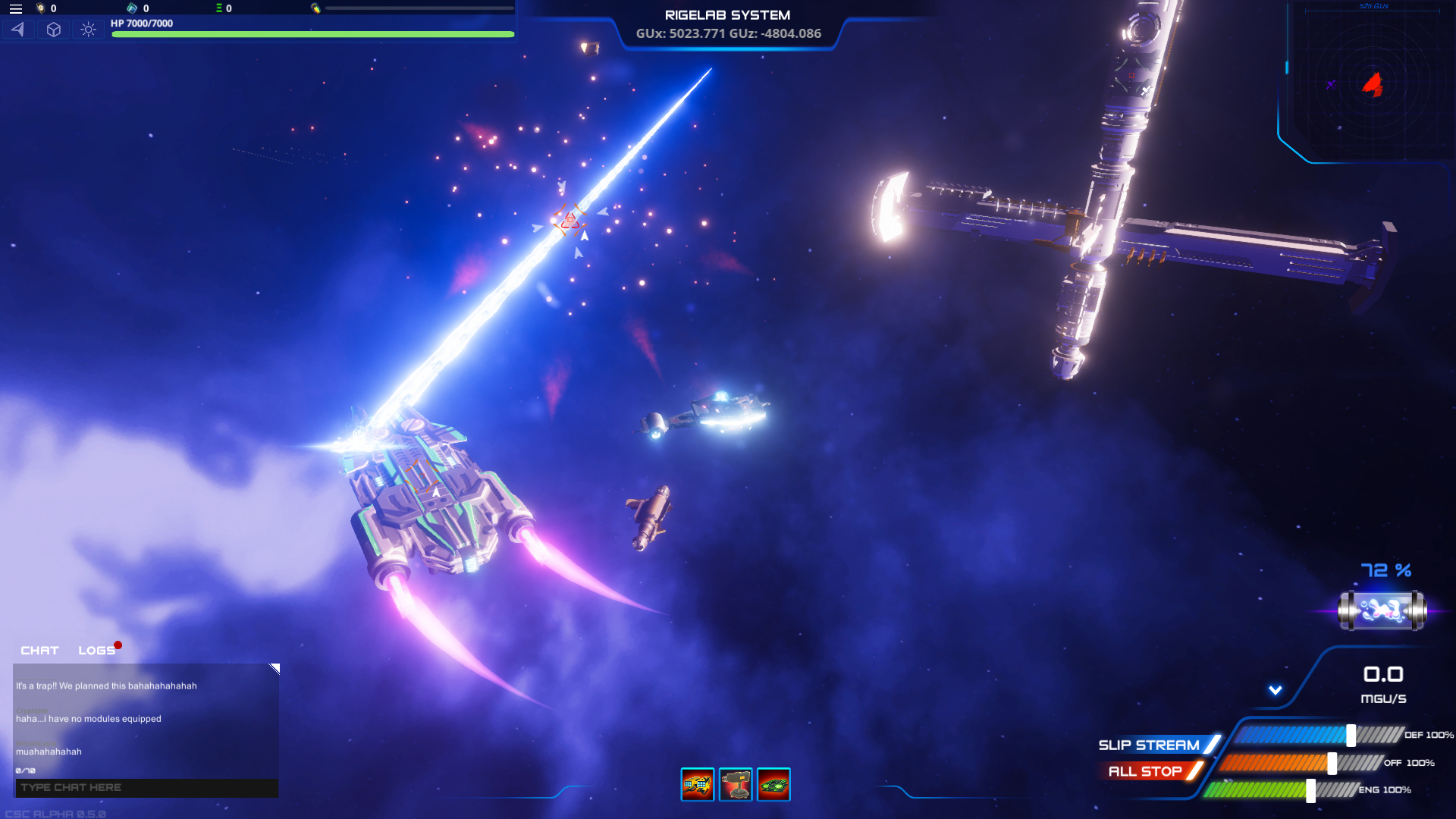Click the blue DEF power slider
Image resolution: width=1456 pixels, height=819 pixels.
[x=1351, y=735]
